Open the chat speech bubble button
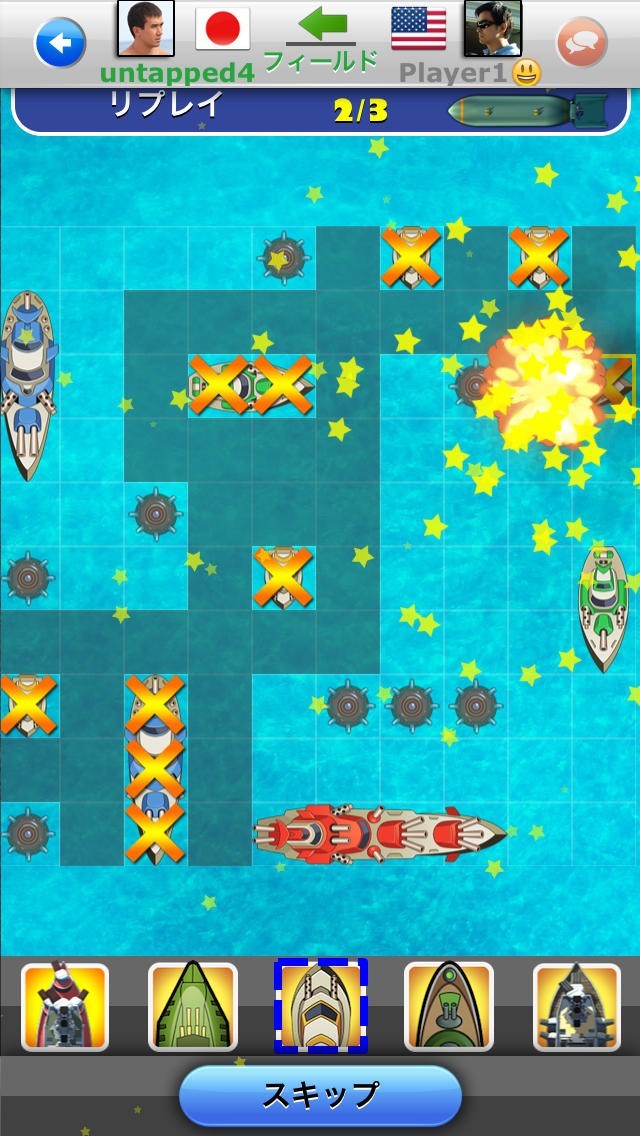640x1136 pixels. 581,43
